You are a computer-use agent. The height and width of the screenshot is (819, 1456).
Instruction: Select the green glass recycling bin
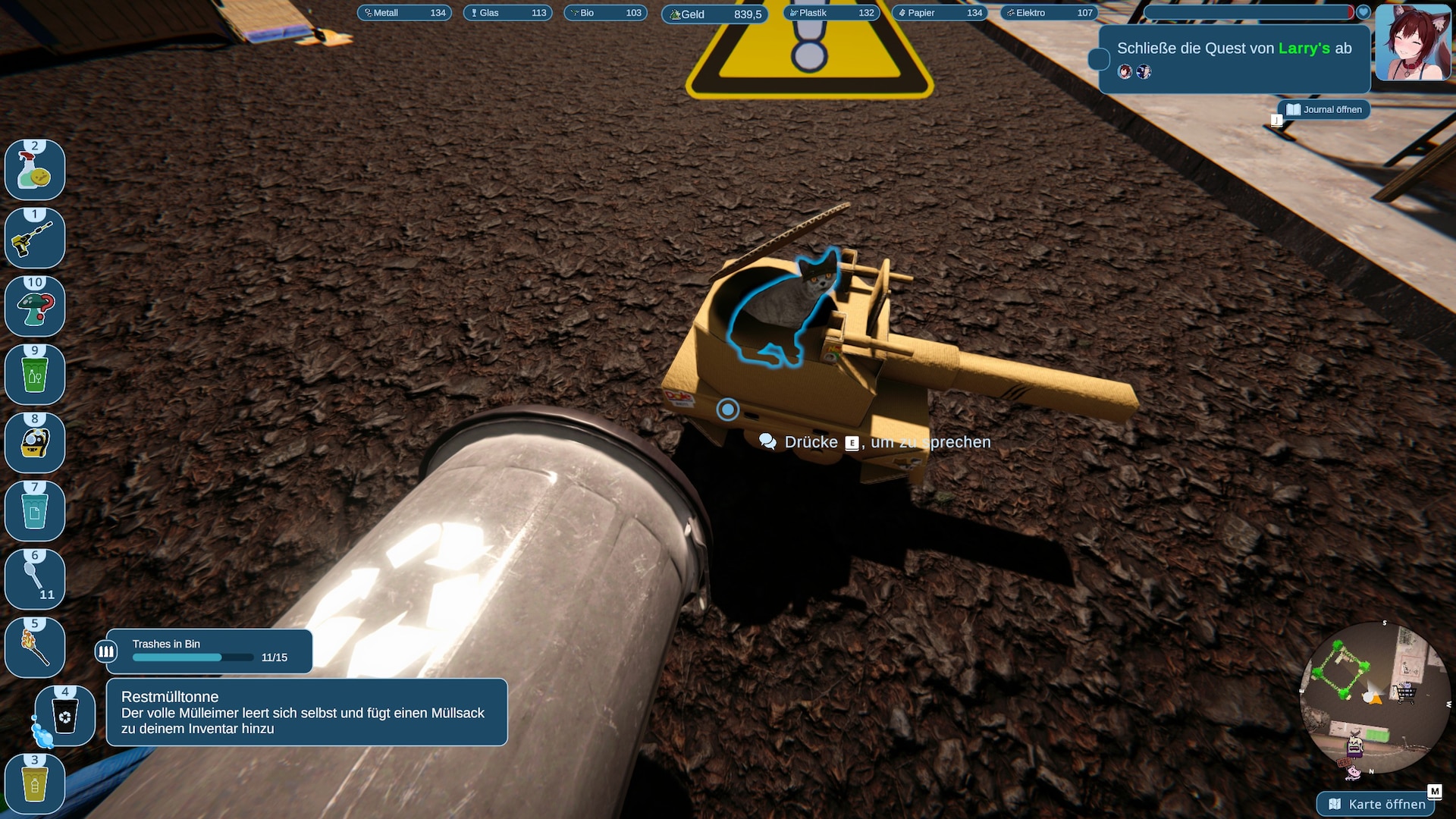click(x=35, y=375)
